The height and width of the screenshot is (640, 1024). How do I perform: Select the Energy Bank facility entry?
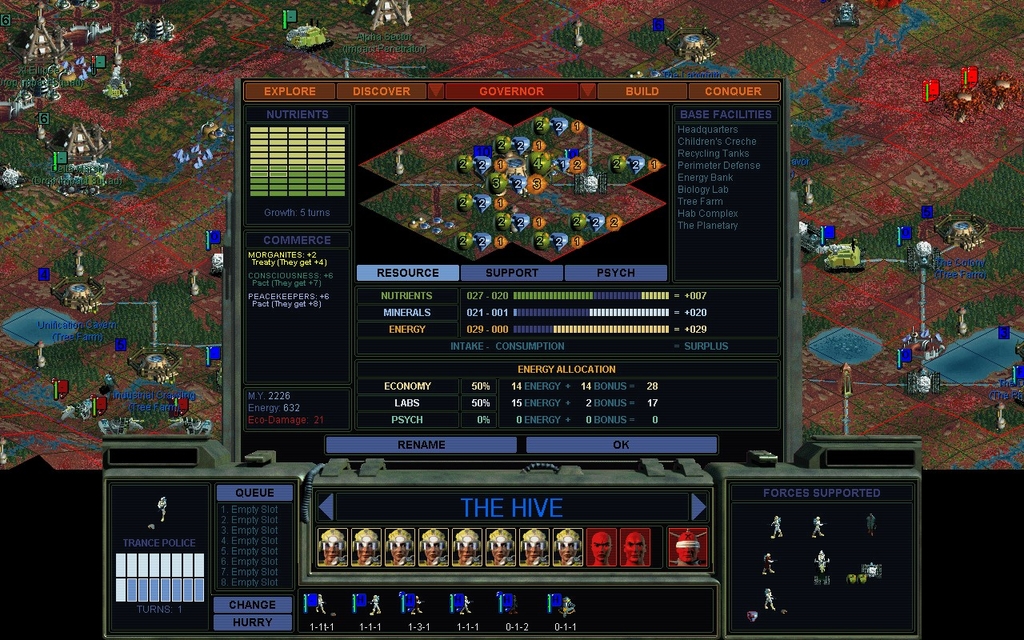click(706, 178)
